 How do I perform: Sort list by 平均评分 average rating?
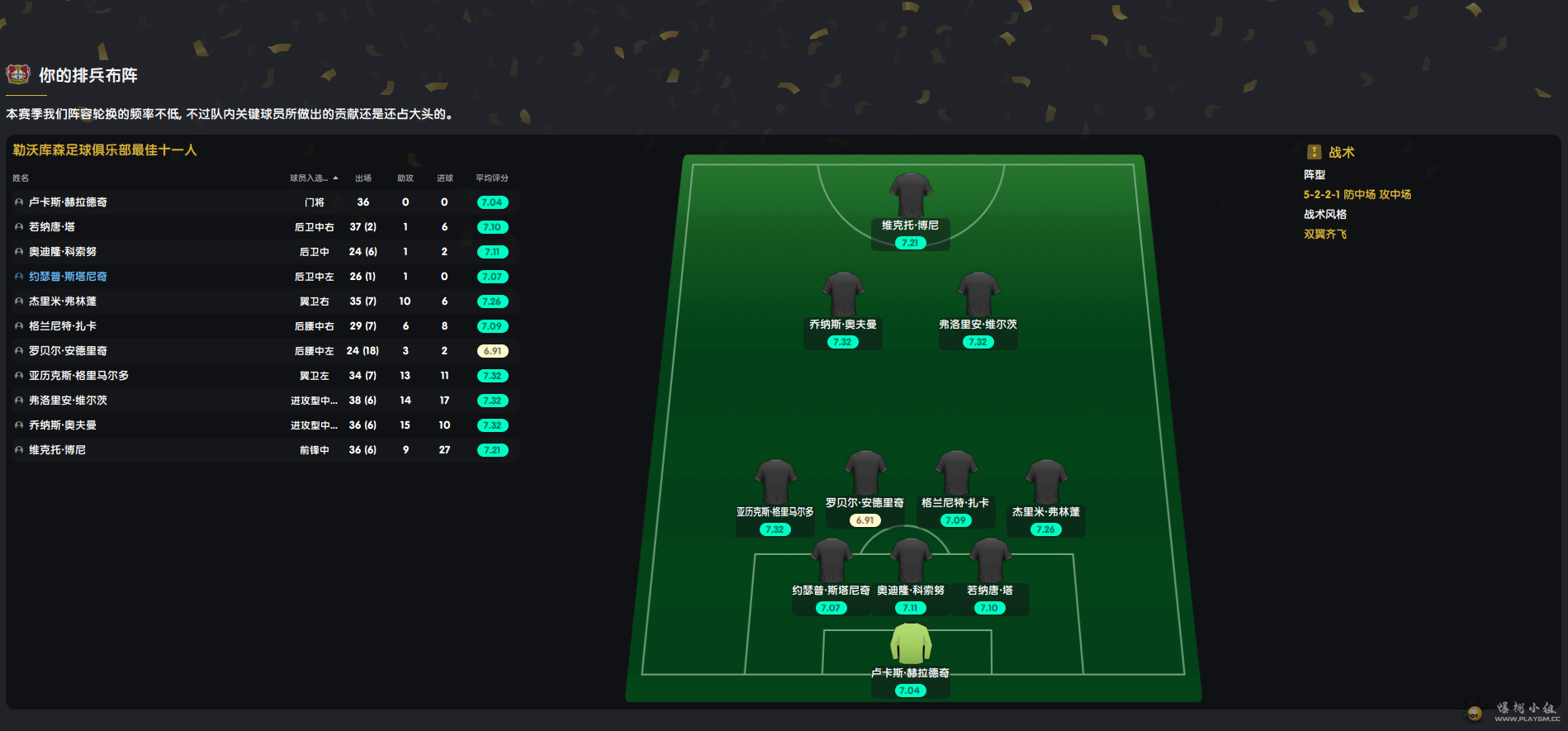[x=492, y=178]
